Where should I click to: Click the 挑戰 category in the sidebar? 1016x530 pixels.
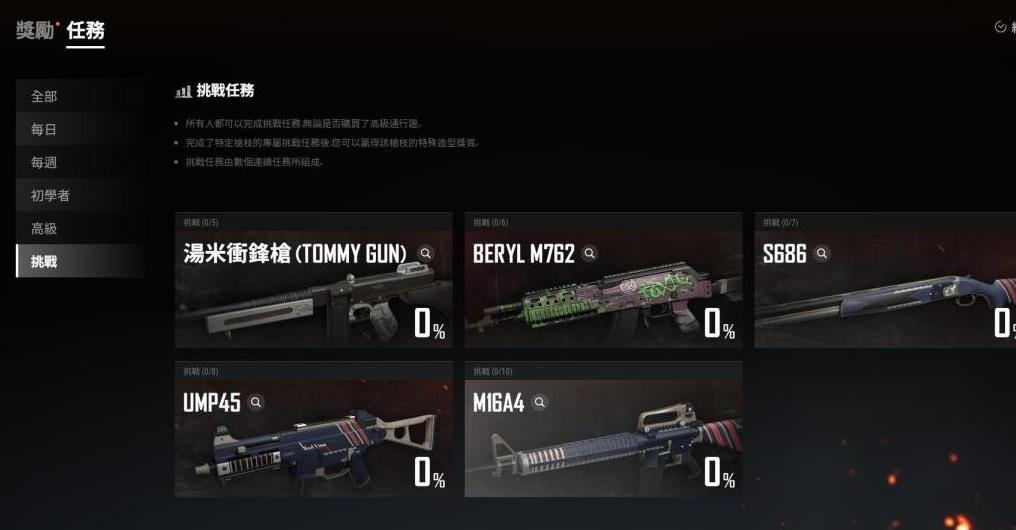(x=45, y=261)
